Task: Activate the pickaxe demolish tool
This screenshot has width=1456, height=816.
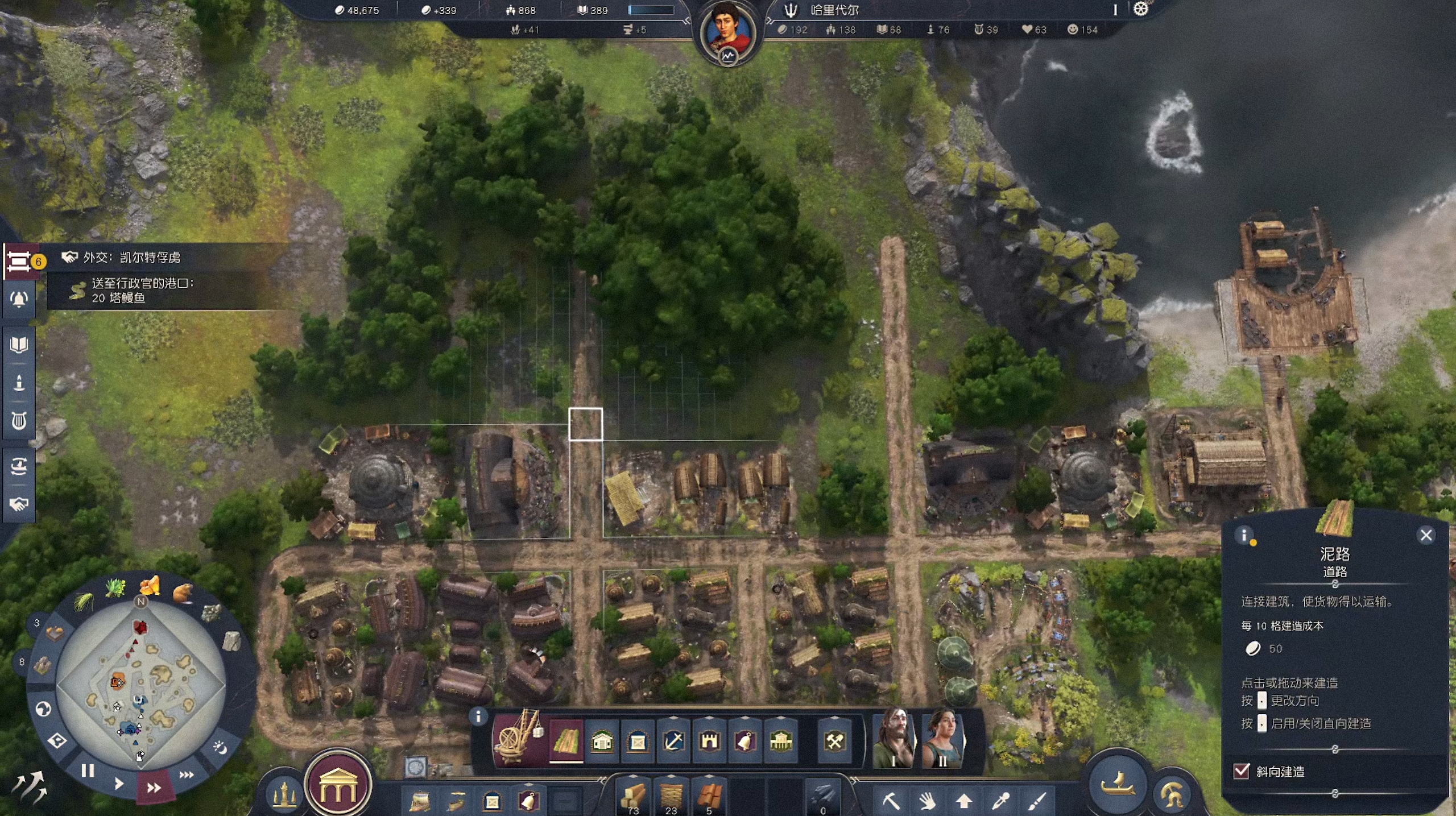Action: click(891, 801)
